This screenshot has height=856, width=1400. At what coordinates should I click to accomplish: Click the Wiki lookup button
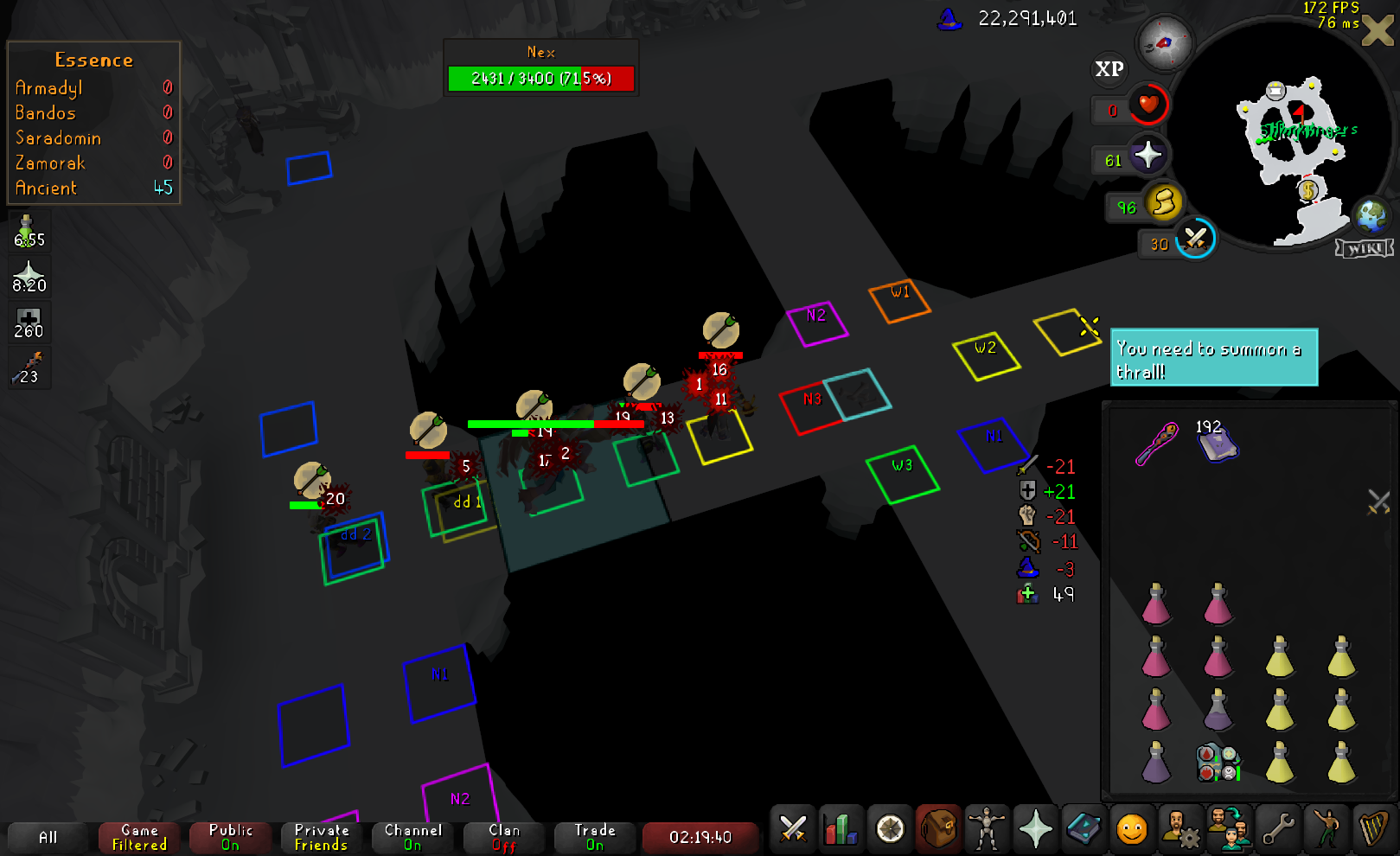pos(1365,249)
